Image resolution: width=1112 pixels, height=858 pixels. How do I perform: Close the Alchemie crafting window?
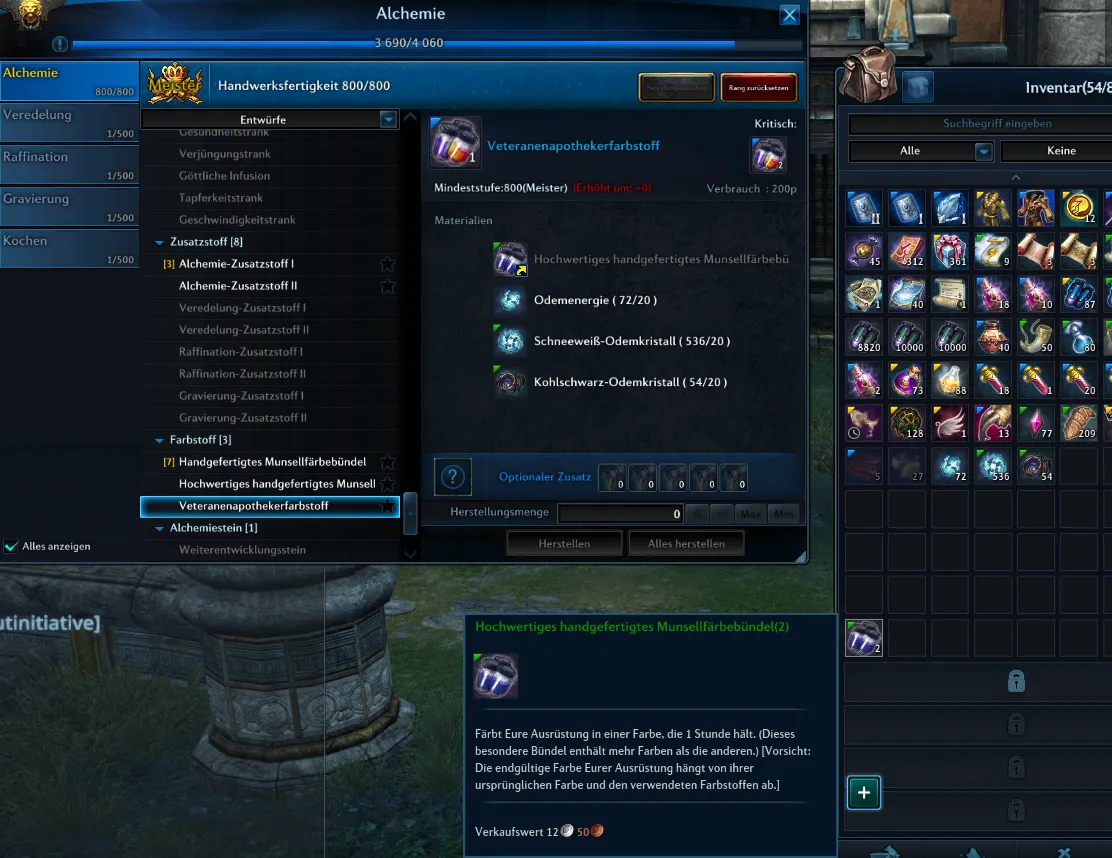tap(789, 15)
